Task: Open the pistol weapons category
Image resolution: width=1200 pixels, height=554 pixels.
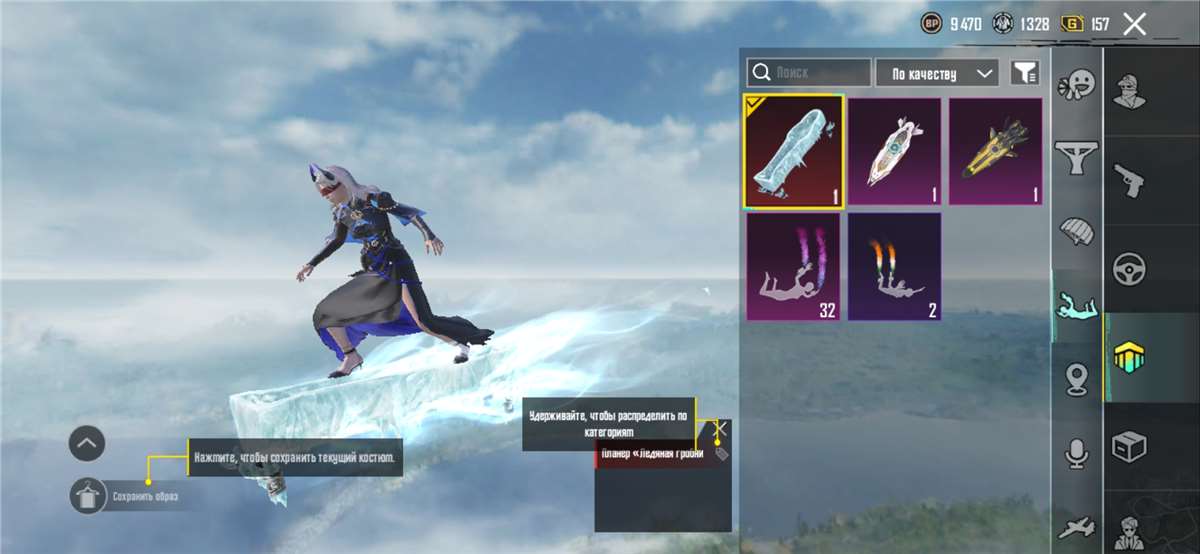Action: (1130, 181)
